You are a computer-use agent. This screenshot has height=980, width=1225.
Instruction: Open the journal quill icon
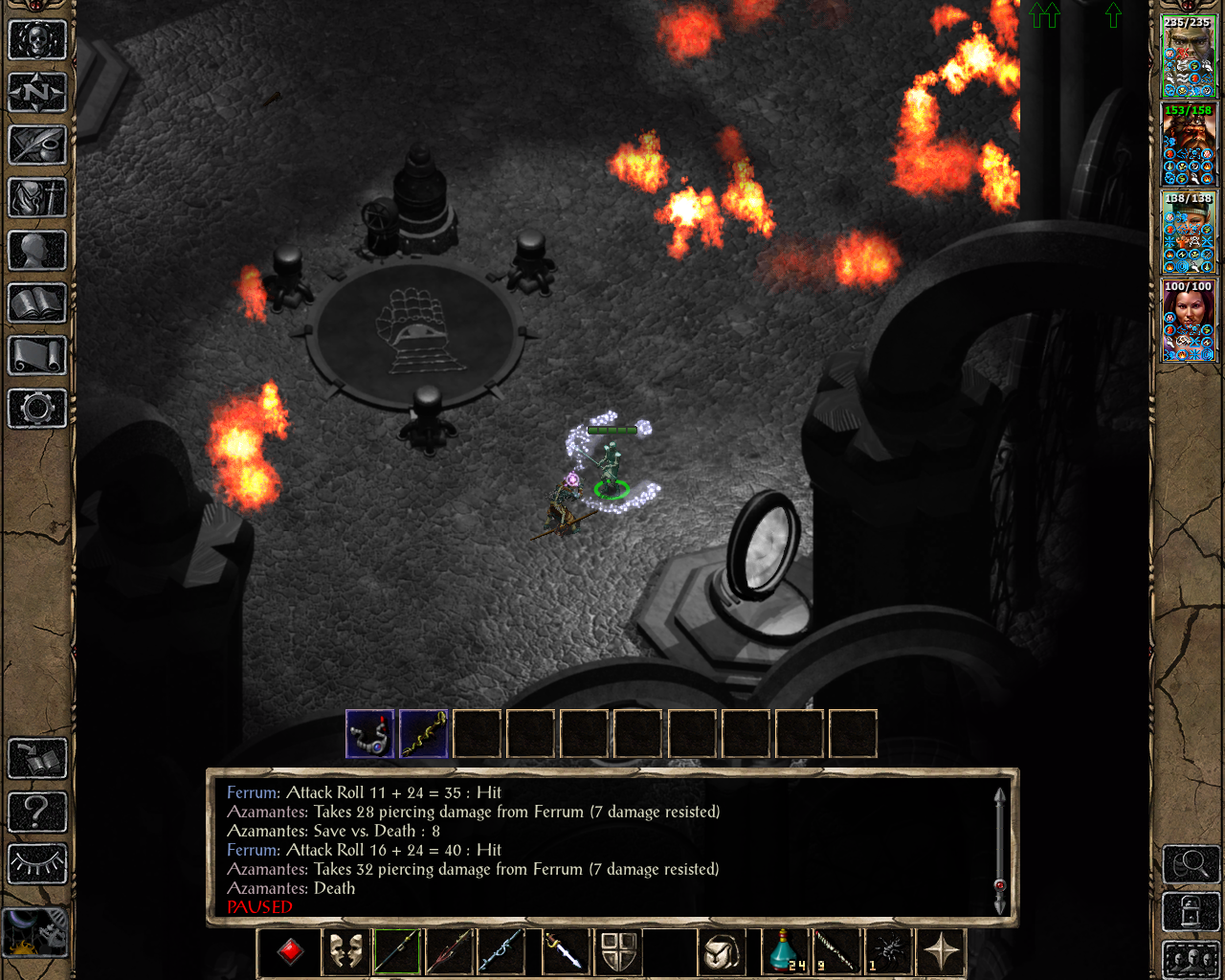click(36, 145)
